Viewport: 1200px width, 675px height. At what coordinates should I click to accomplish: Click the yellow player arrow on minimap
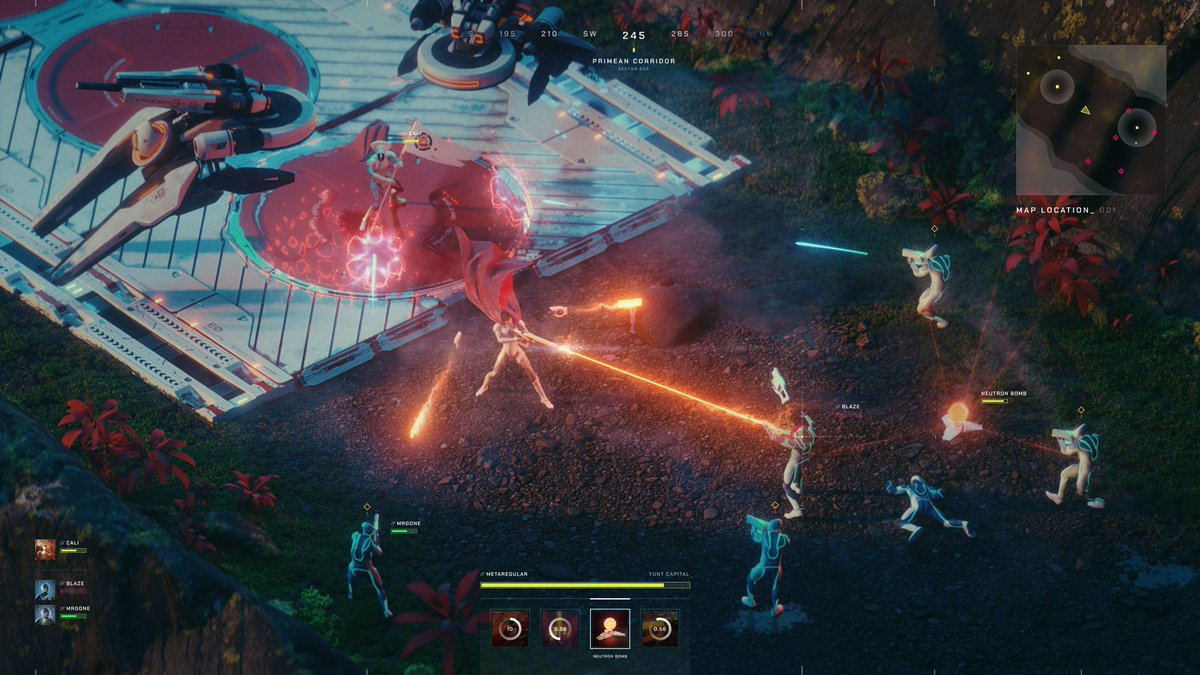point(1086,110)
